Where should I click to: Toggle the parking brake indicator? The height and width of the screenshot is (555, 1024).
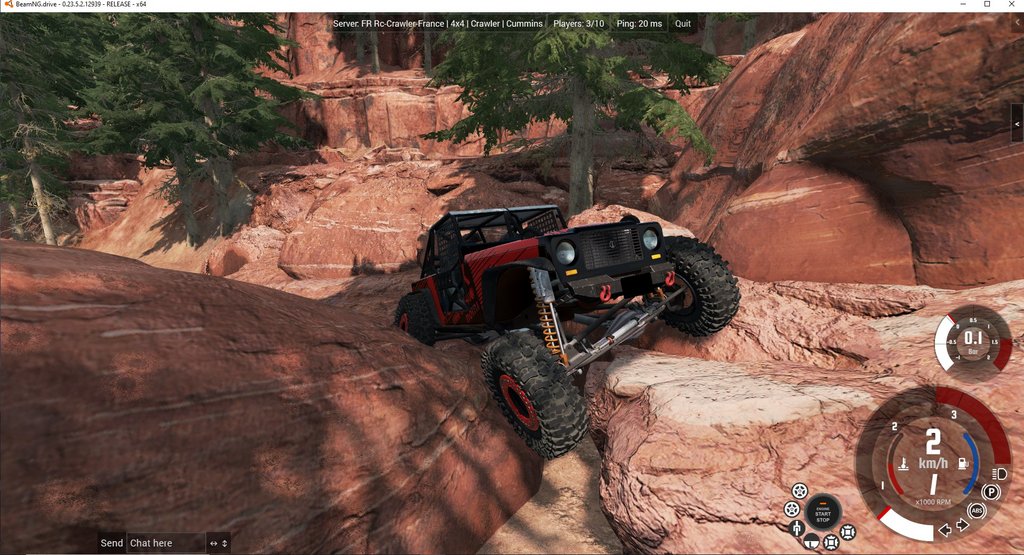[x=990, y=492]
